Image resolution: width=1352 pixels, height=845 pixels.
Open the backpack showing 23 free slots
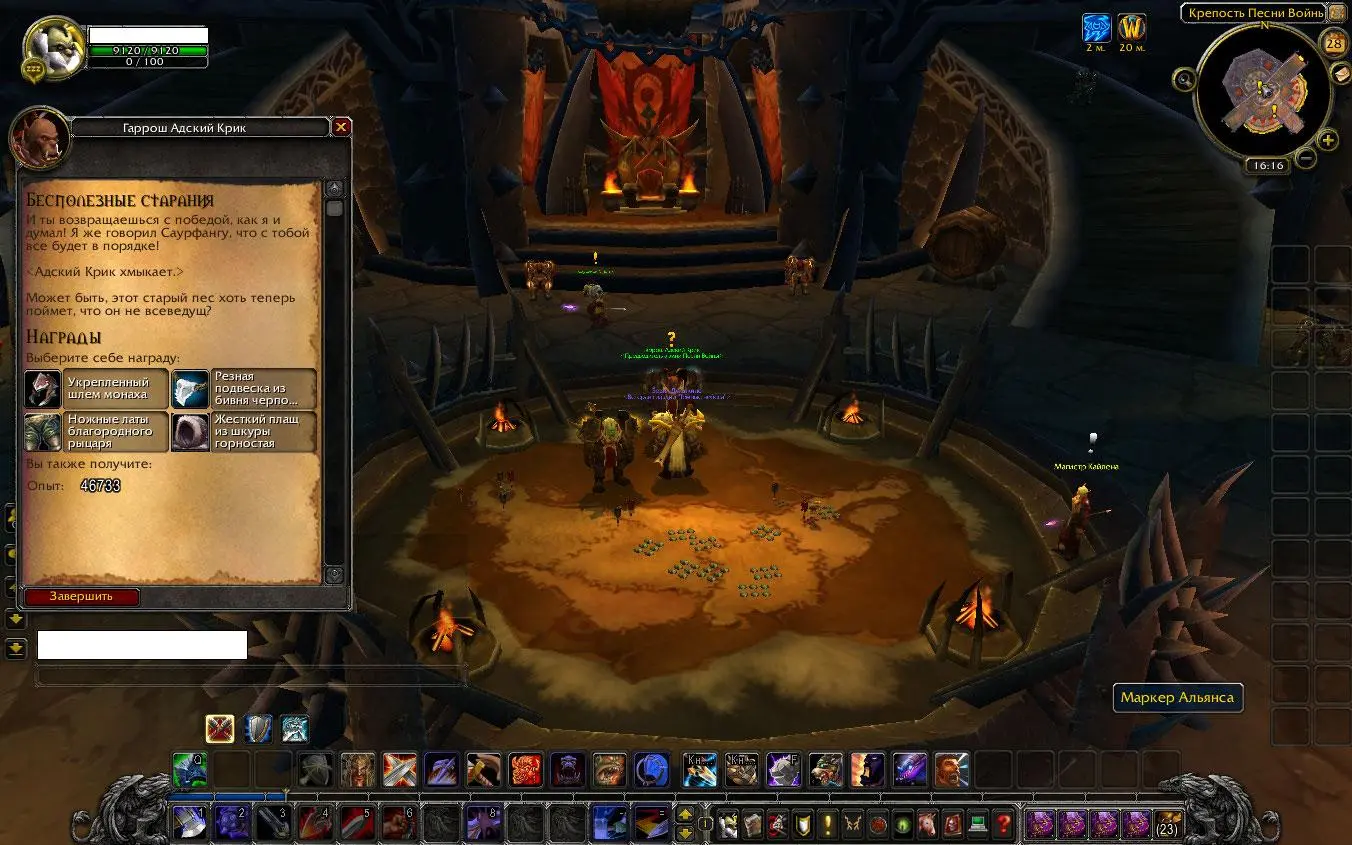(1166, 825)
